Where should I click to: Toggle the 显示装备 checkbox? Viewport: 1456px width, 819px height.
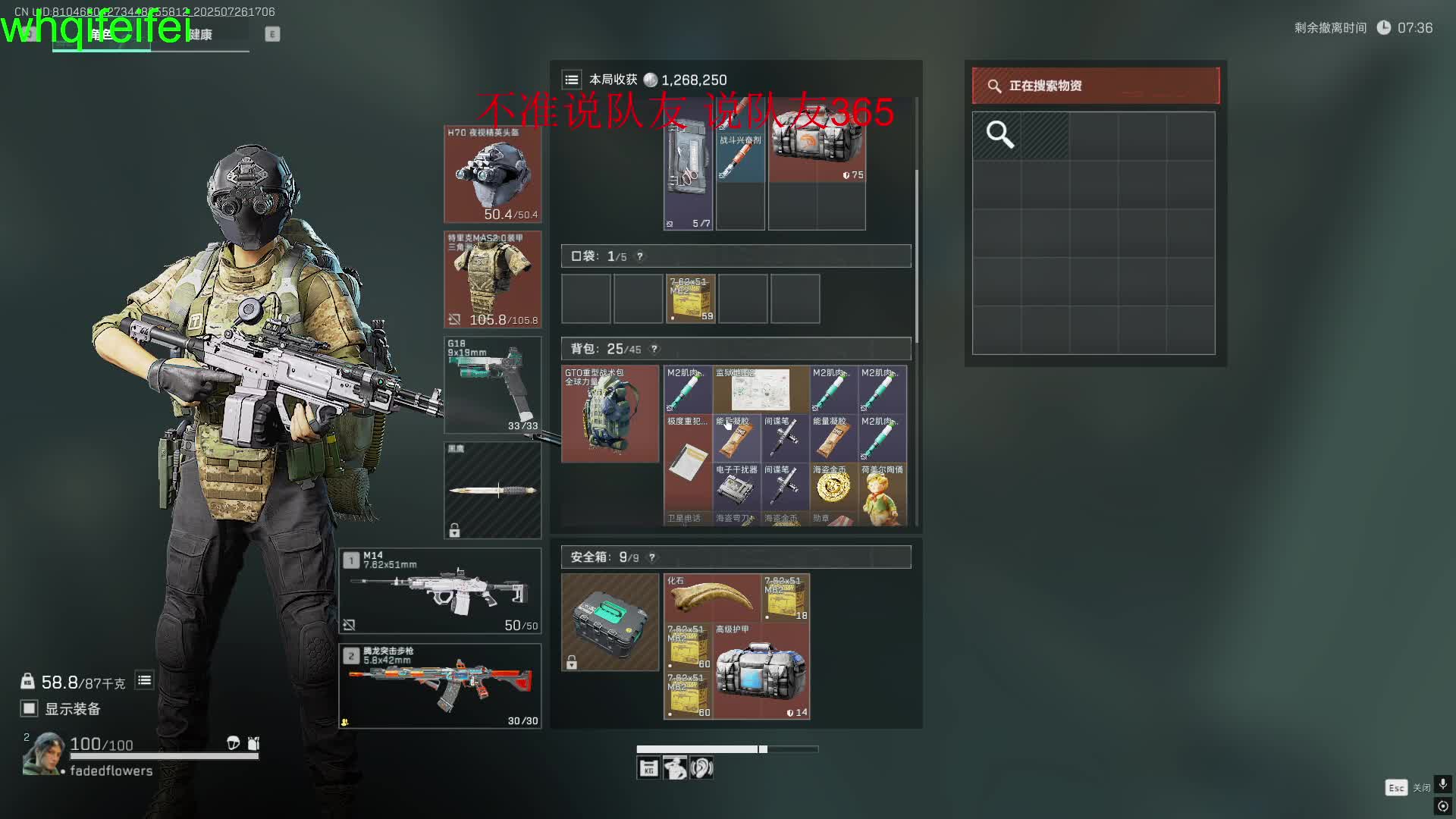click(30, 708)
